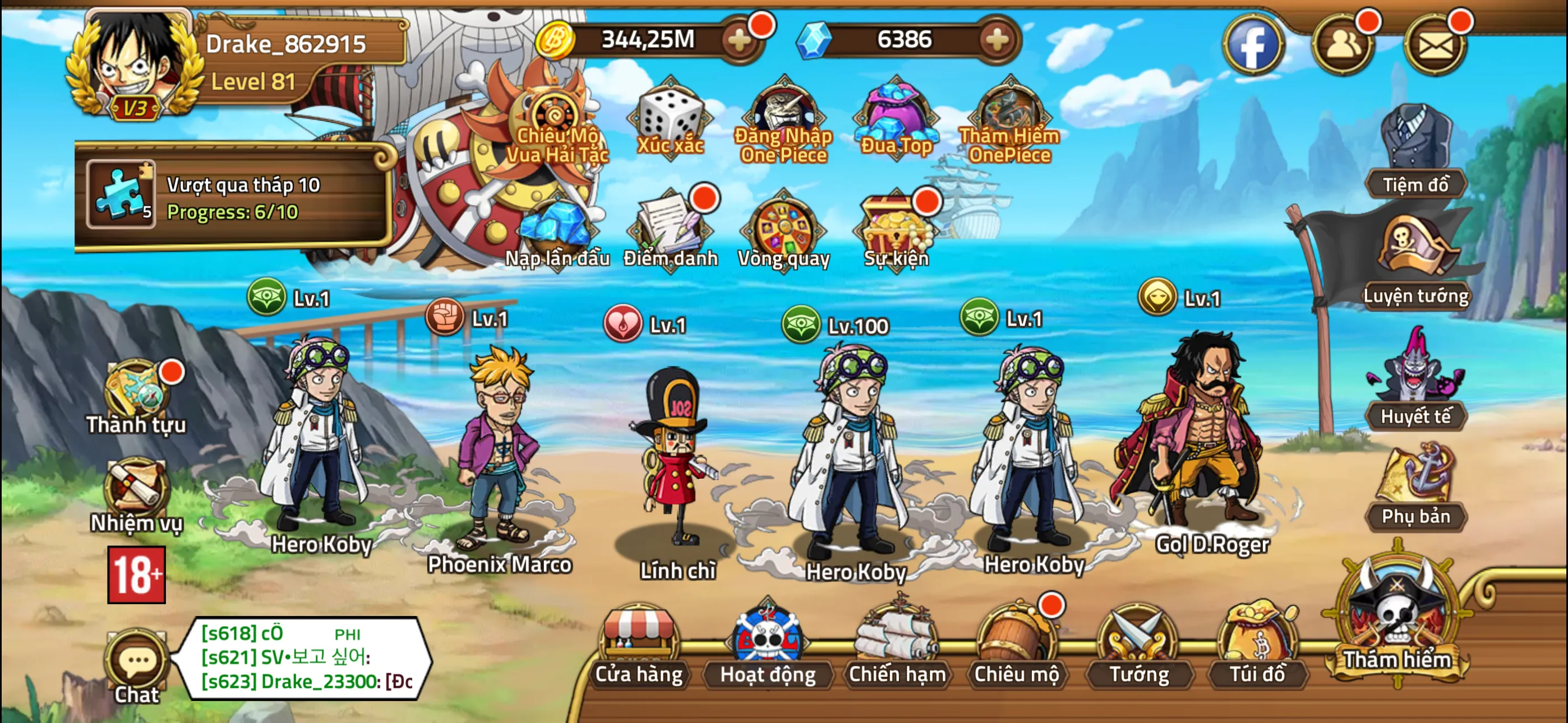Viewport: 1568px width, 723px height.
Task: Open Đăng Nhập One Piece login rewards
Action: [x=783, y=115]
